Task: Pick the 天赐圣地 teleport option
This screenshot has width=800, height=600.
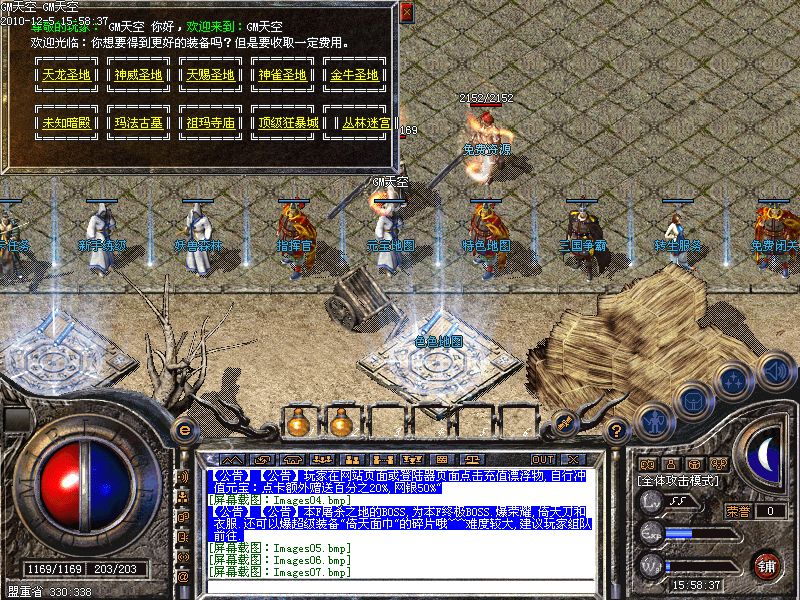Action: pyautogui.click(x=209, y=75)
